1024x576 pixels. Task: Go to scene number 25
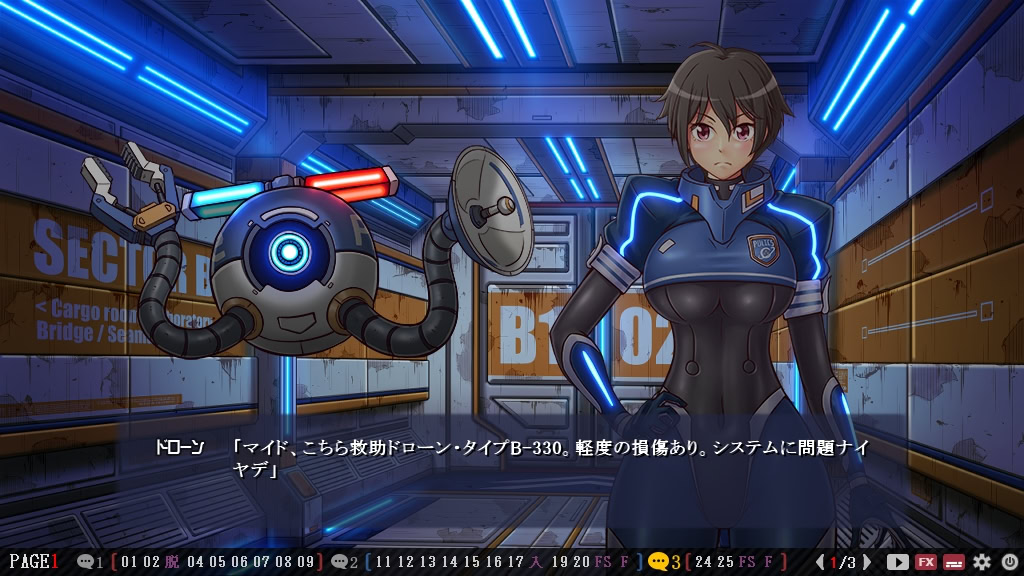tap(725, 562)
